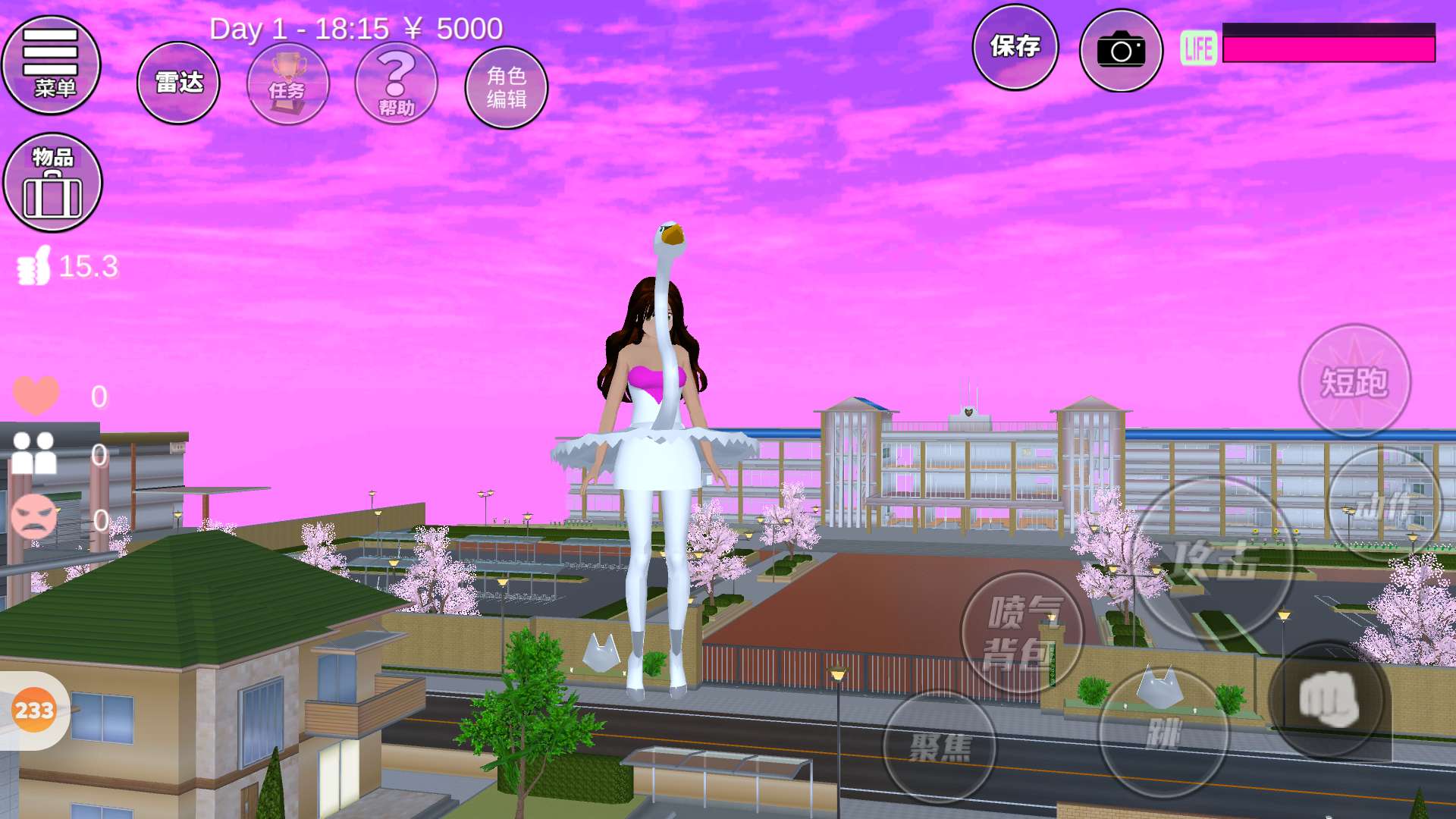The image size is (1456, 819).
Task: Open the 角色编辑 character editor
Action: (506, 87)
